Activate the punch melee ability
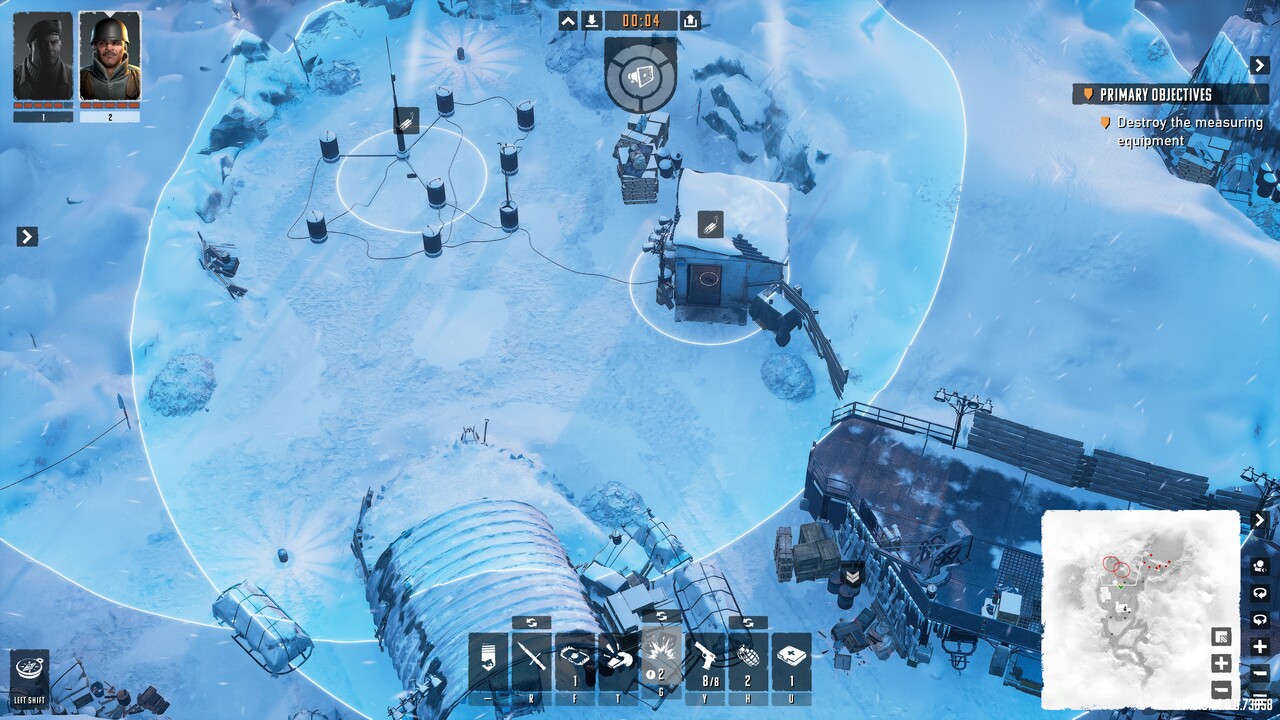The height and width of the screenshot is (720, 1280). [x=619, y=660]
